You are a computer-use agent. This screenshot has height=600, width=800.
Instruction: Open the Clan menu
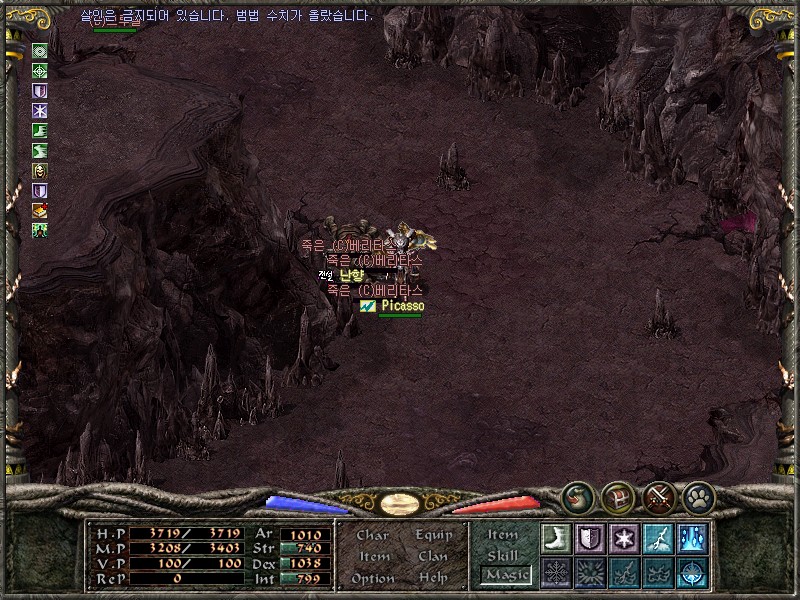pos(433,556)
